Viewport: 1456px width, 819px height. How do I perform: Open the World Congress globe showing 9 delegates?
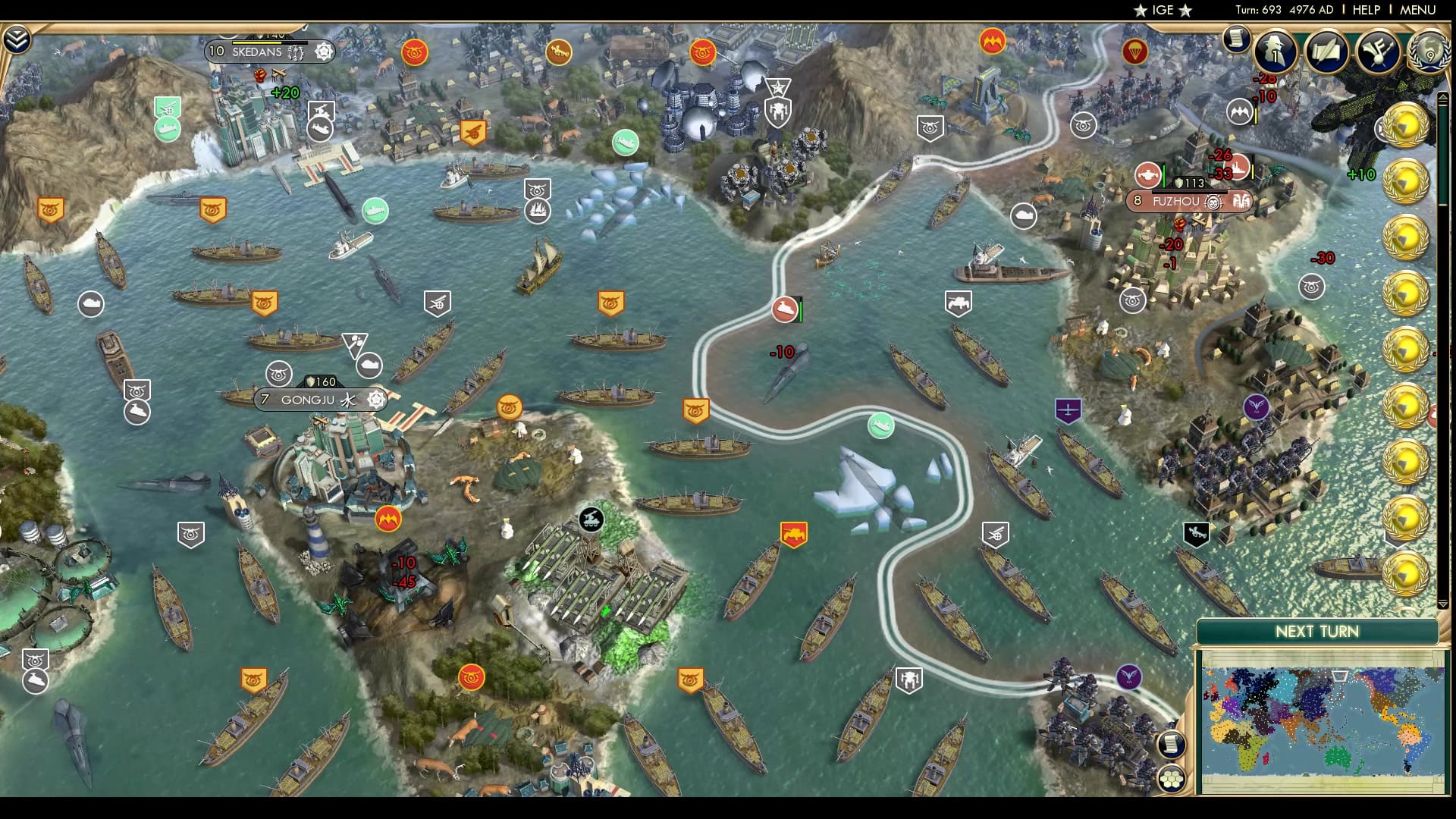pyautogui.click(x=1426, y=53)
